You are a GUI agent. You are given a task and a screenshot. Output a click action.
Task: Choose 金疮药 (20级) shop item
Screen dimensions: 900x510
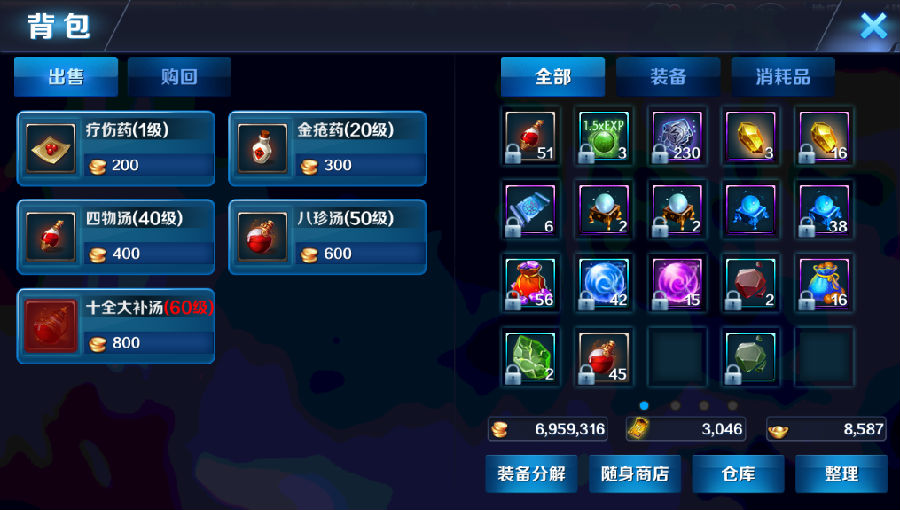(x=328, y=148)
